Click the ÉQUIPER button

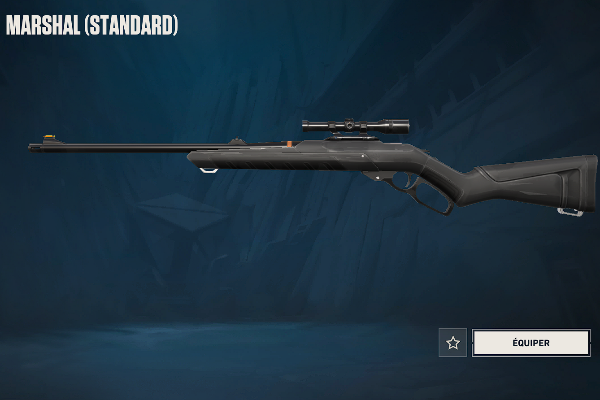click(x=531, y=343)
